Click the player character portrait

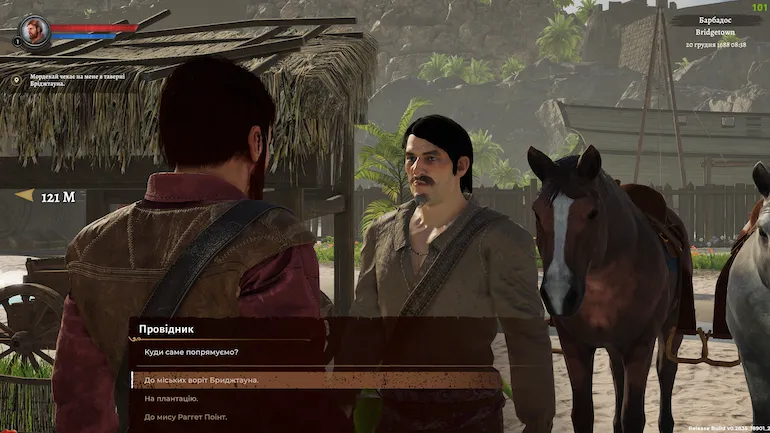34,30
